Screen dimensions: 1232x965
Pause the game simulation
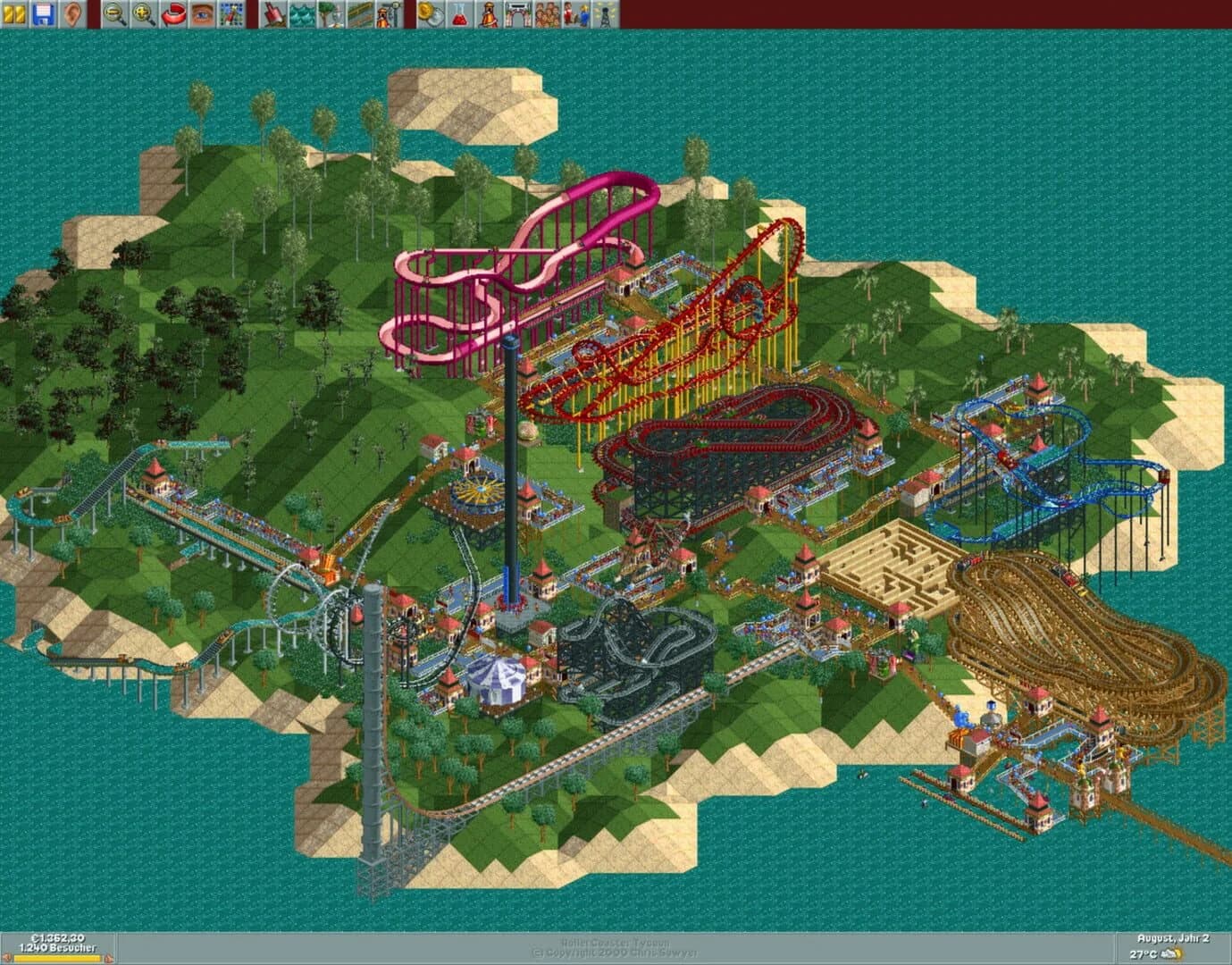pyautogui.click(x=13, y=13)
